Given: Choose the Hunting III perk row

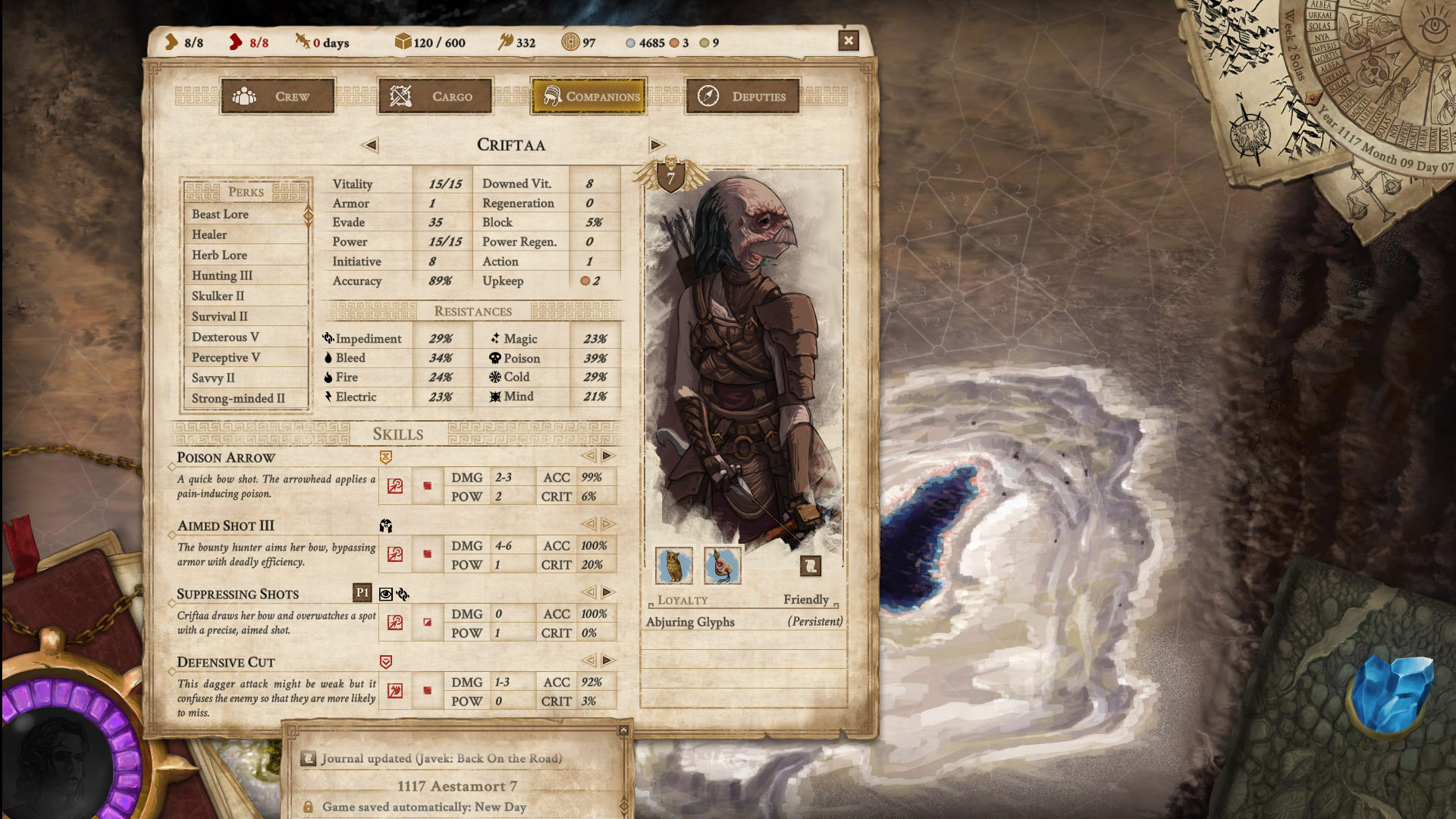Looking at the screenshot, I should pos(221,276).
